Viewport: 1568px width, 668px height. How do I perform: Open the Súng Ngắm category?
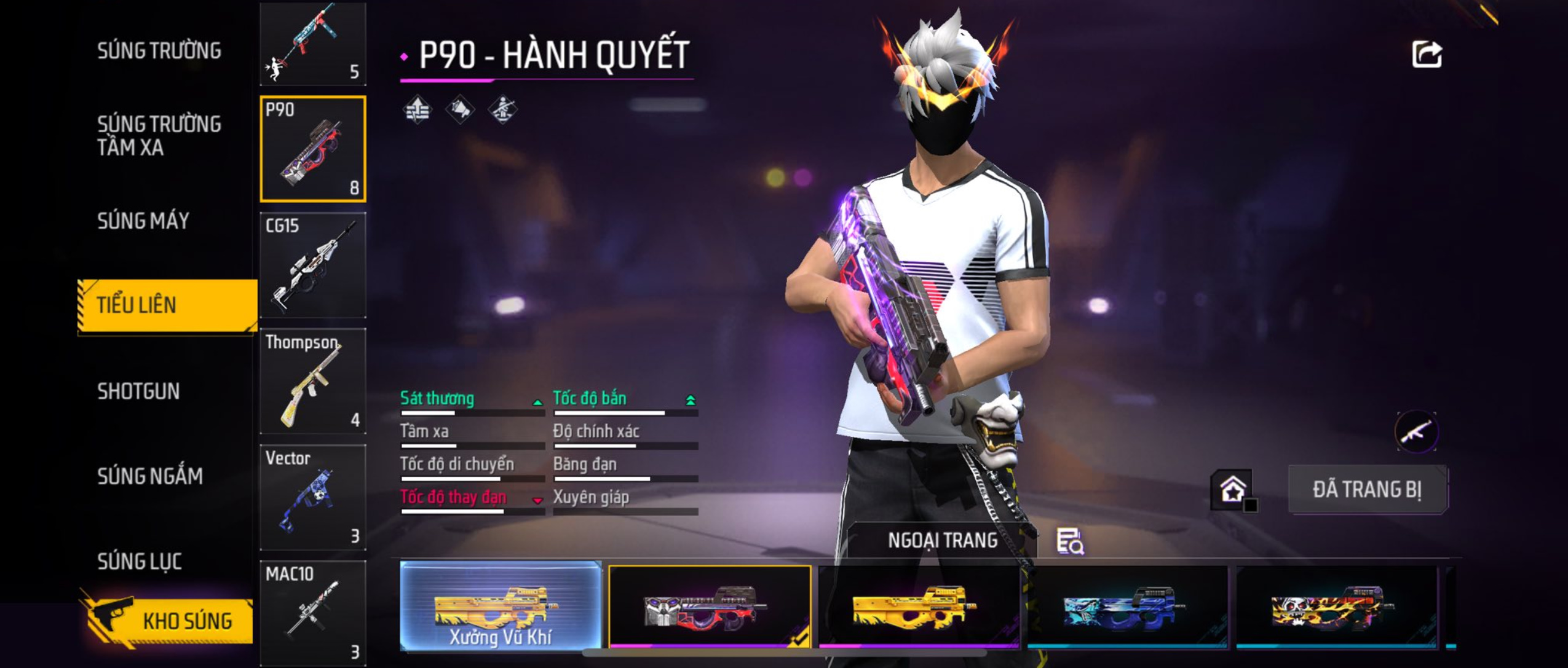[149, 476]
